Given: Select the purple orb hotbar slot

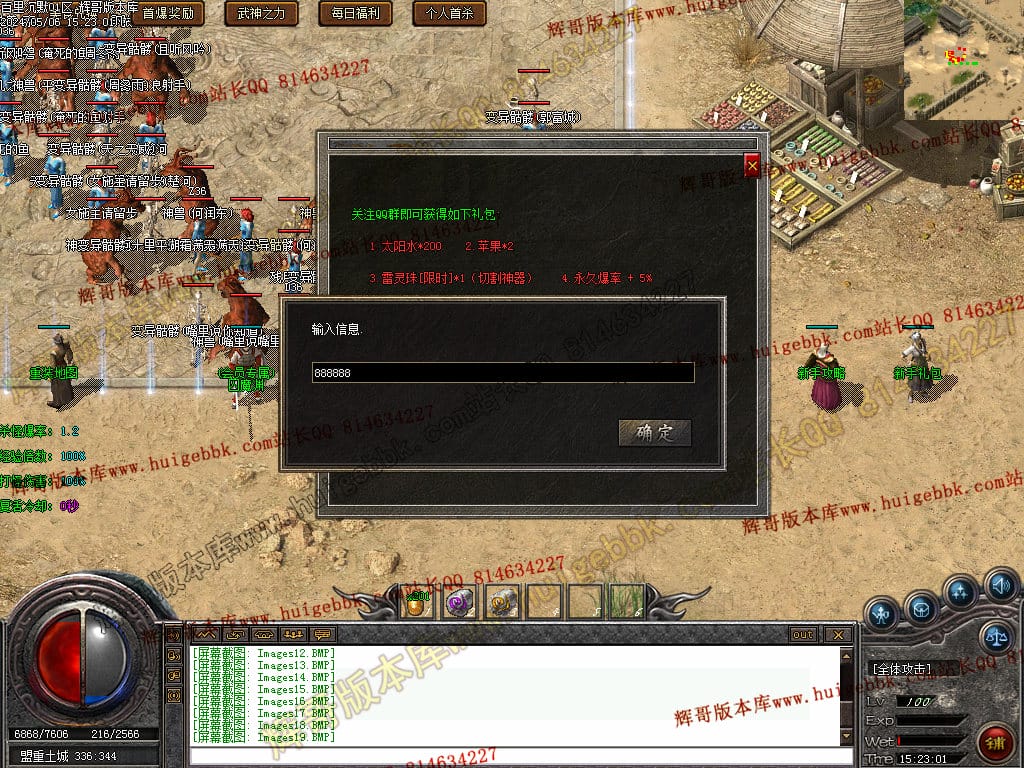Looking at the screenshot, I should [x=459, y=601].
